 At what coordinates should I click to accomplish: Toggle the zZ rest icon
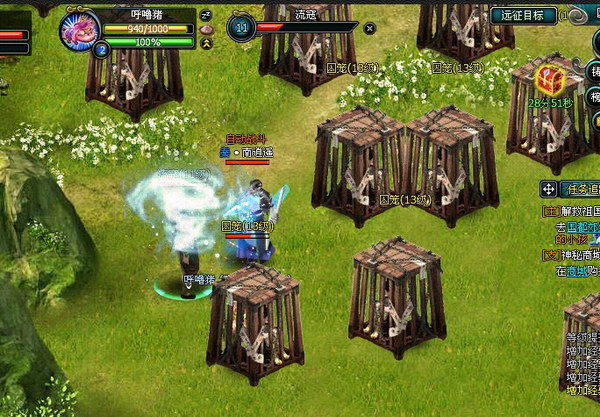(206, 15)
